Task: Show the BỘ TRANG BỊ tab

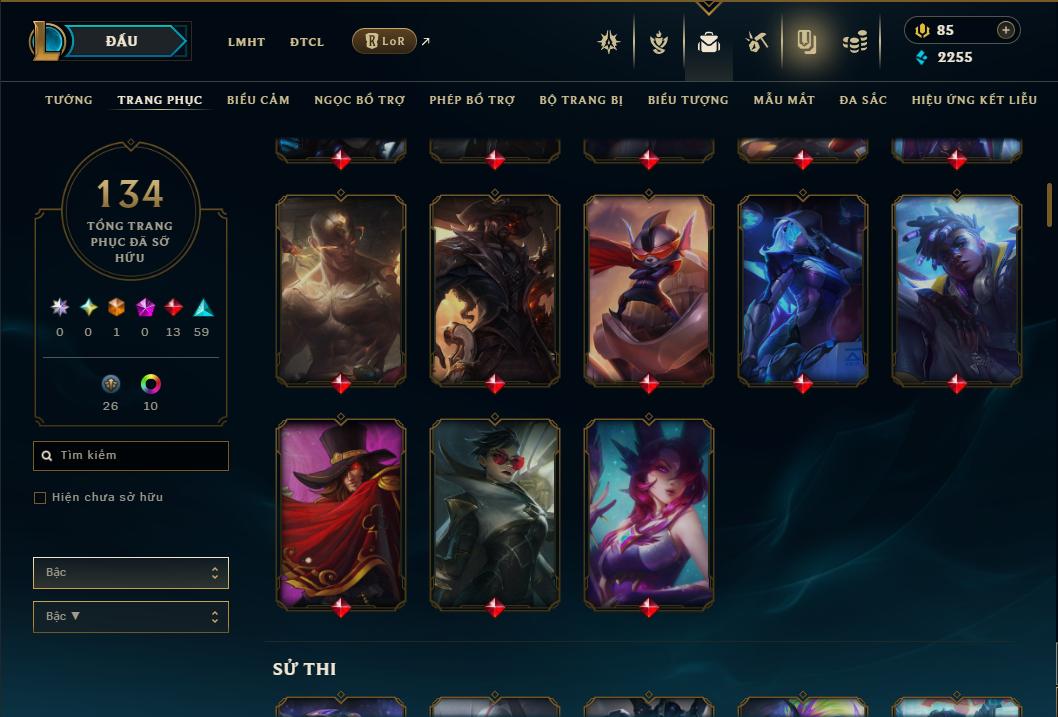Action: (x=581, y=100)
